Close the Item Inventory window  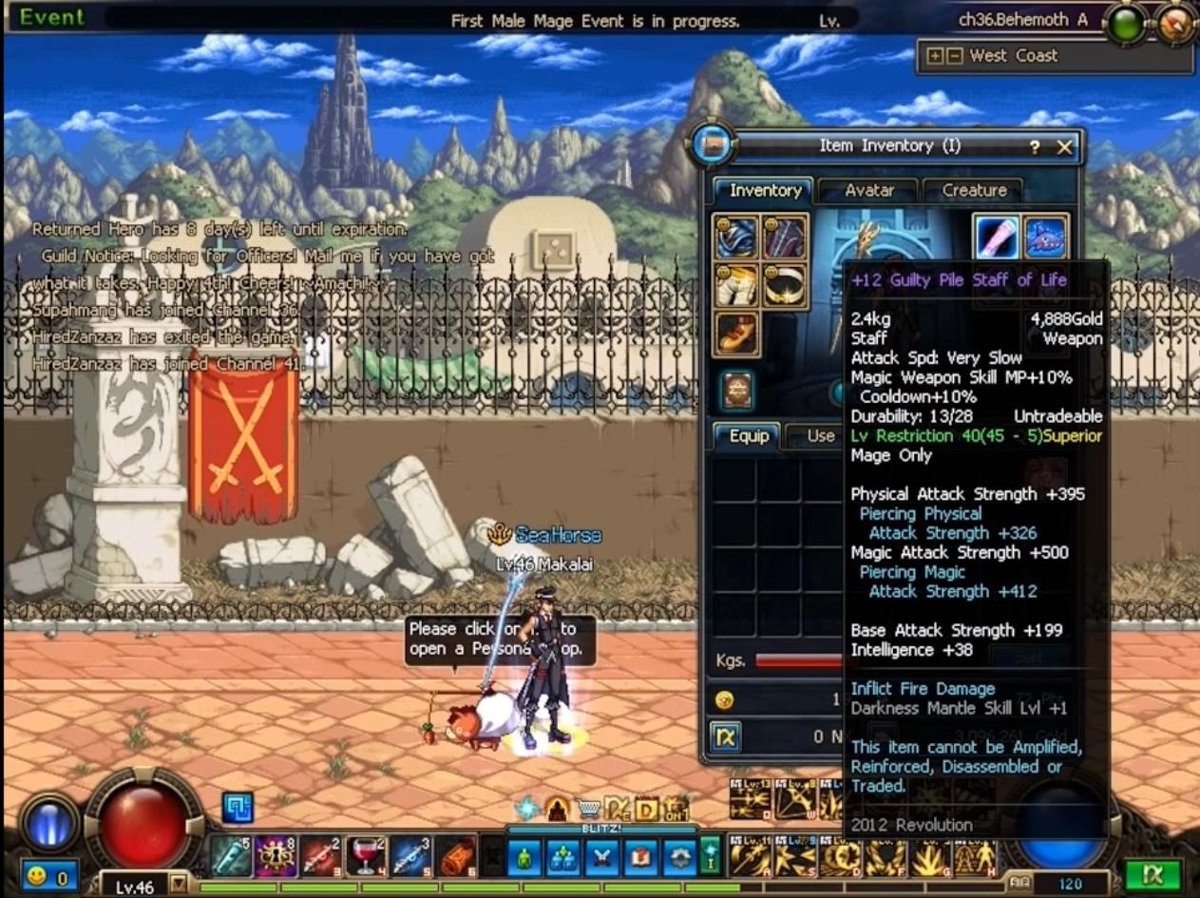(x=1064, y=147)
